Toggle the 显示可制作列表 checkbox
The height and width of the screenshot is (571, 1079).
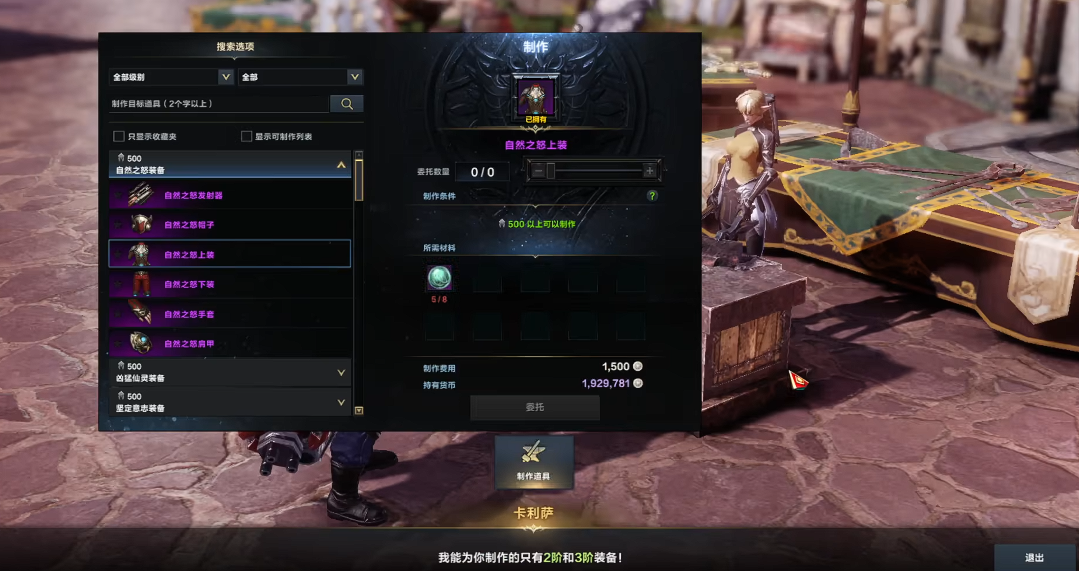click(247, 136)
